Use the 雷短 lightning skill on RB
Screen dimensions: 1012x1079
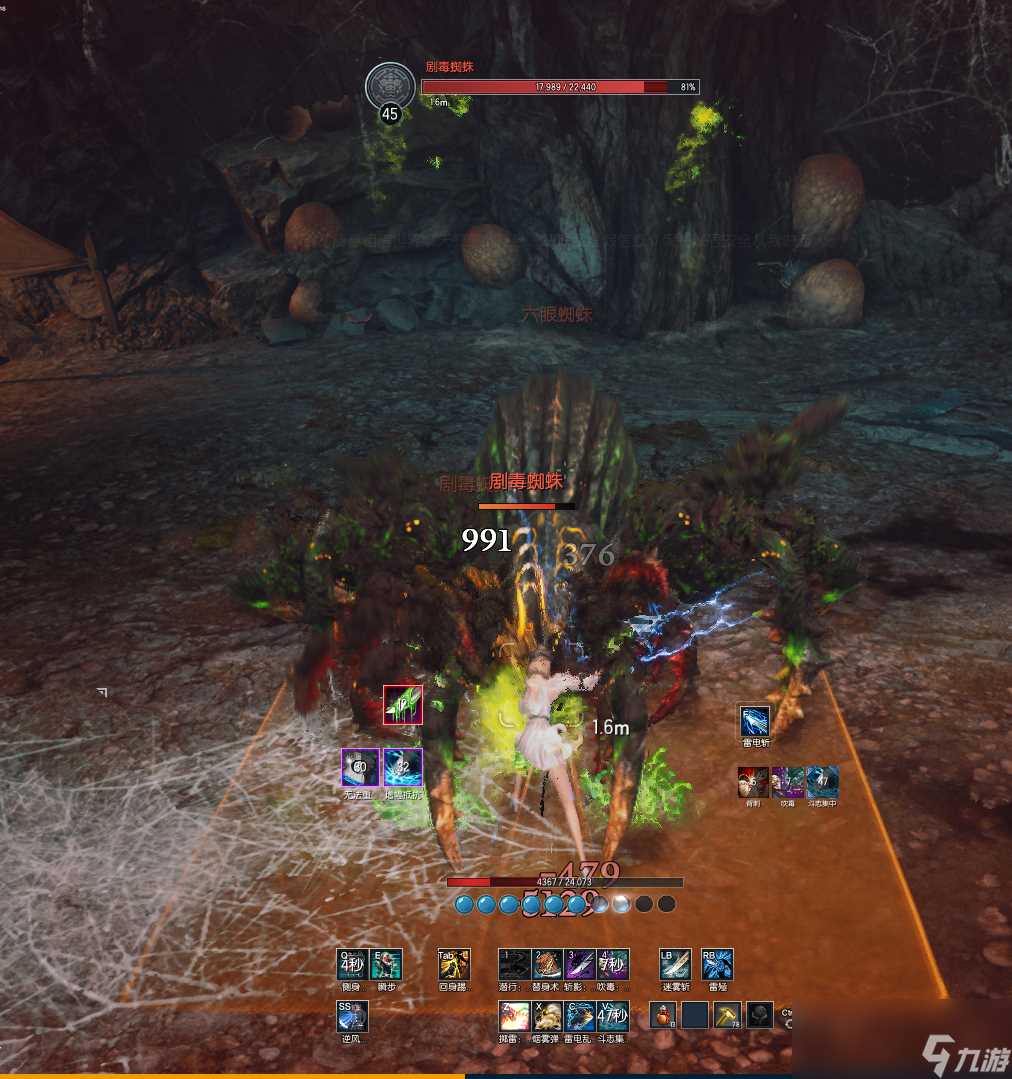tap(717, 964)
